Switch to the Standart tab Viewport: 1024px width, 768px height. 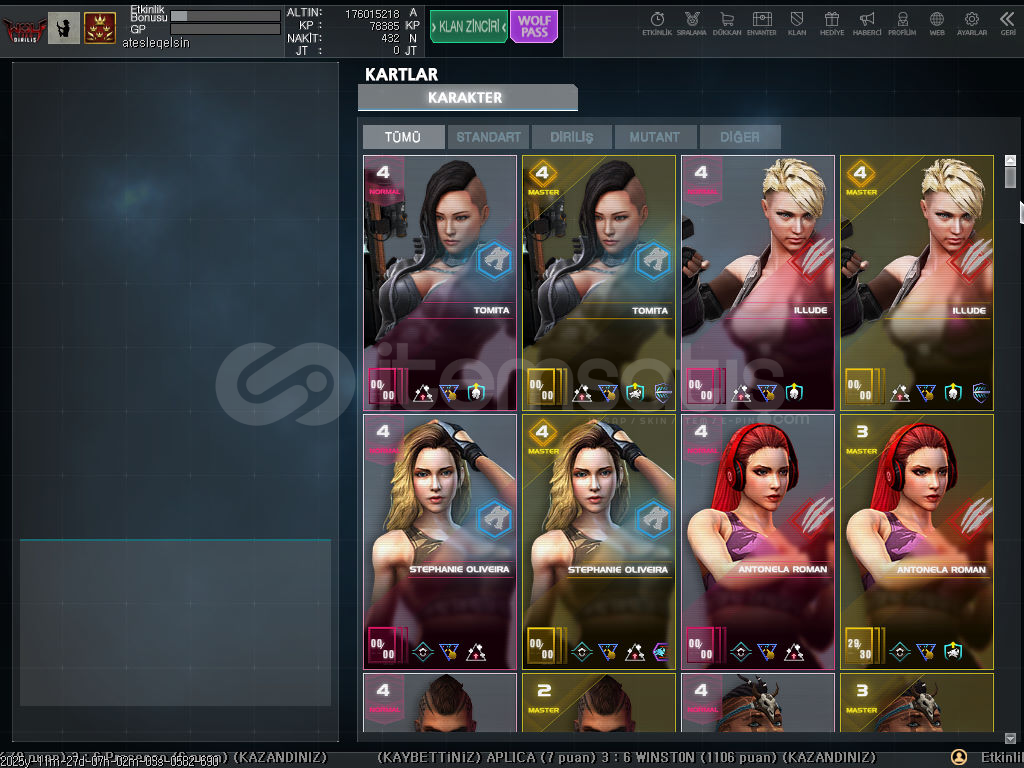coord(489,137)
